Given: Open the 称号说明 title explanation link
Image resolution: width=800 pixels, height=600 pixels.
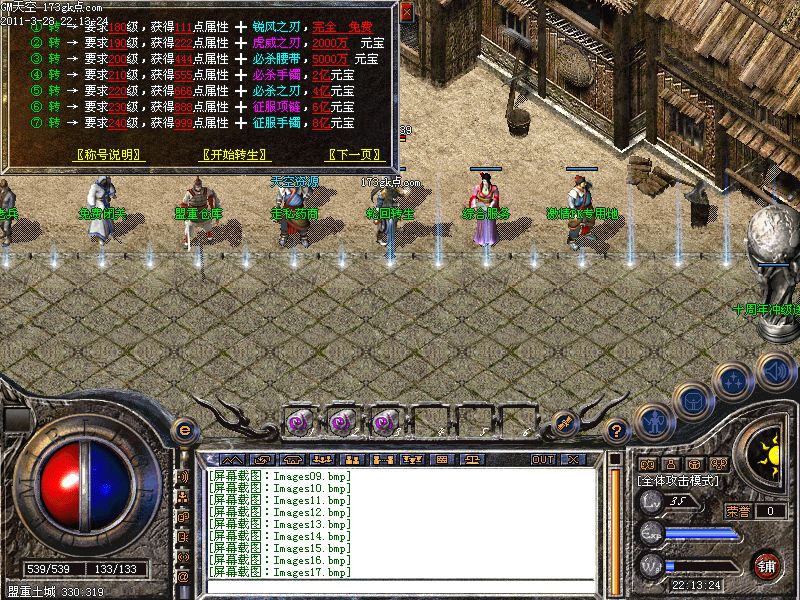Looking at the screenshot, I should [110, 155].
